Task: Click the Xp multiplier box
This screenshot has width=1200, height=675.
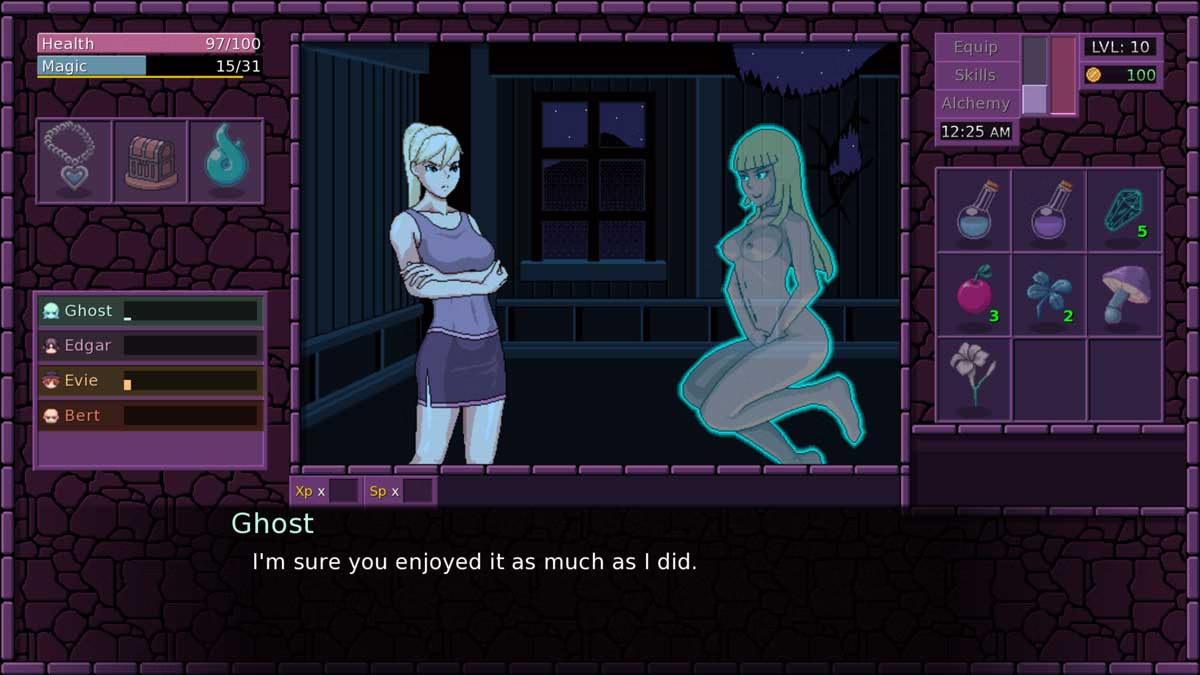Action: 343,491
